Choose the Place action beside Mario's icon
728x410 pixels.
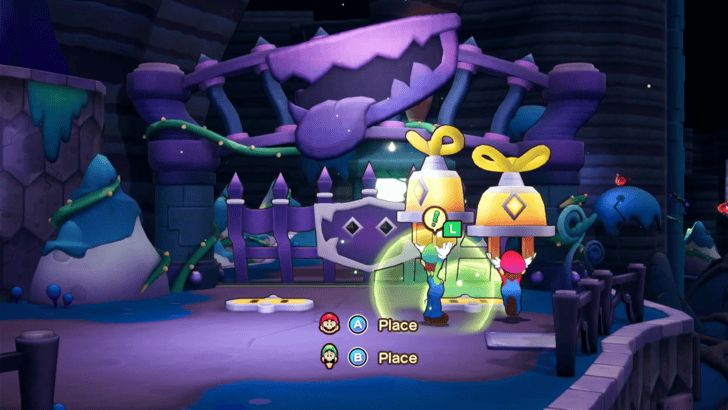click(397, 325)
